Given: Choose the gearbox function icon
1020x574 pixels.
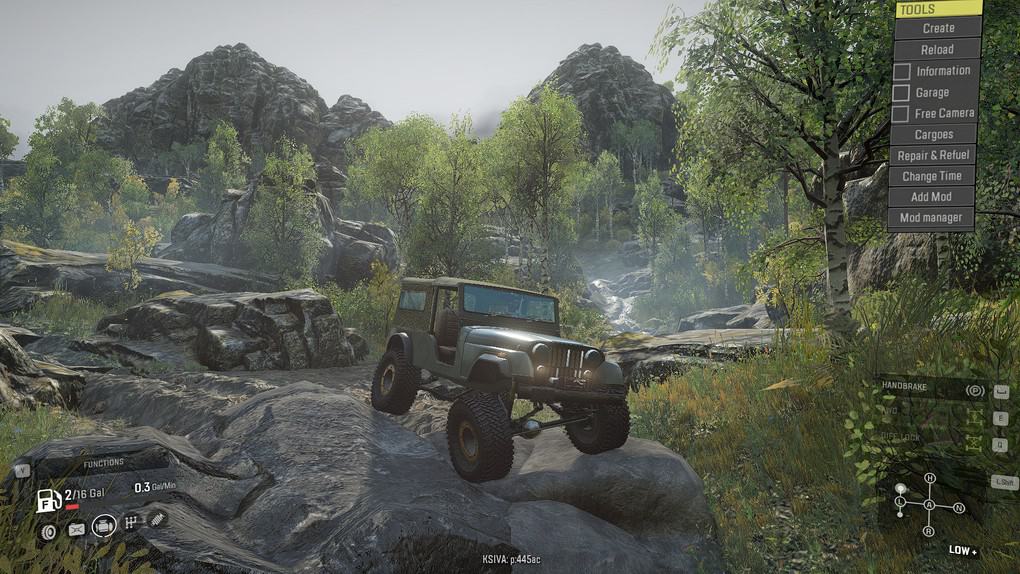Looking at the screenshot, I should [x=131, y=522].
